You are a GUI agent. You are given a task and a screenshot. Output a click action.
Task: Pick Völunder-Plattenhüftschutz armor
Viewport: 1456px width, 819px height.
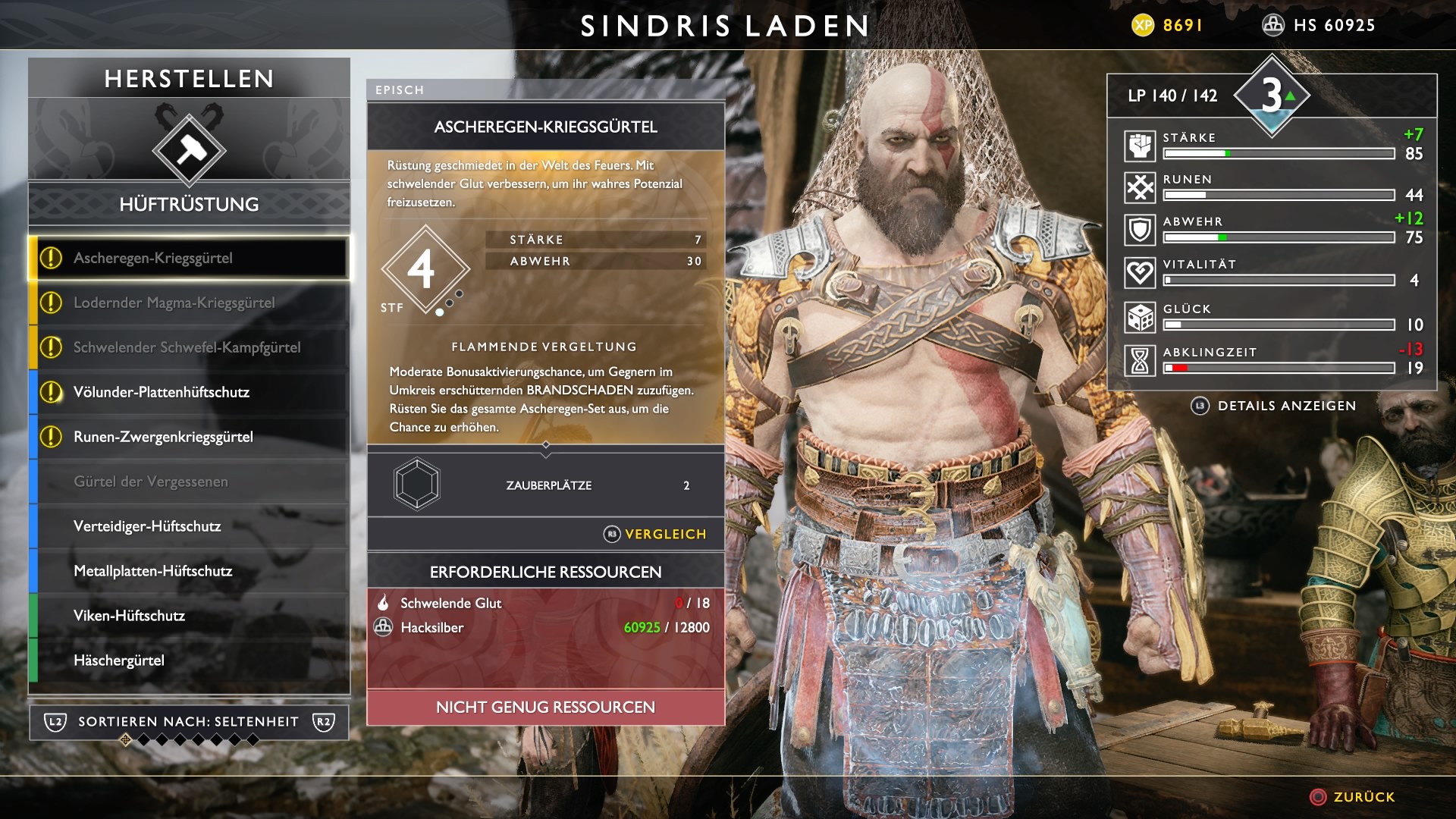pos(190,393)
